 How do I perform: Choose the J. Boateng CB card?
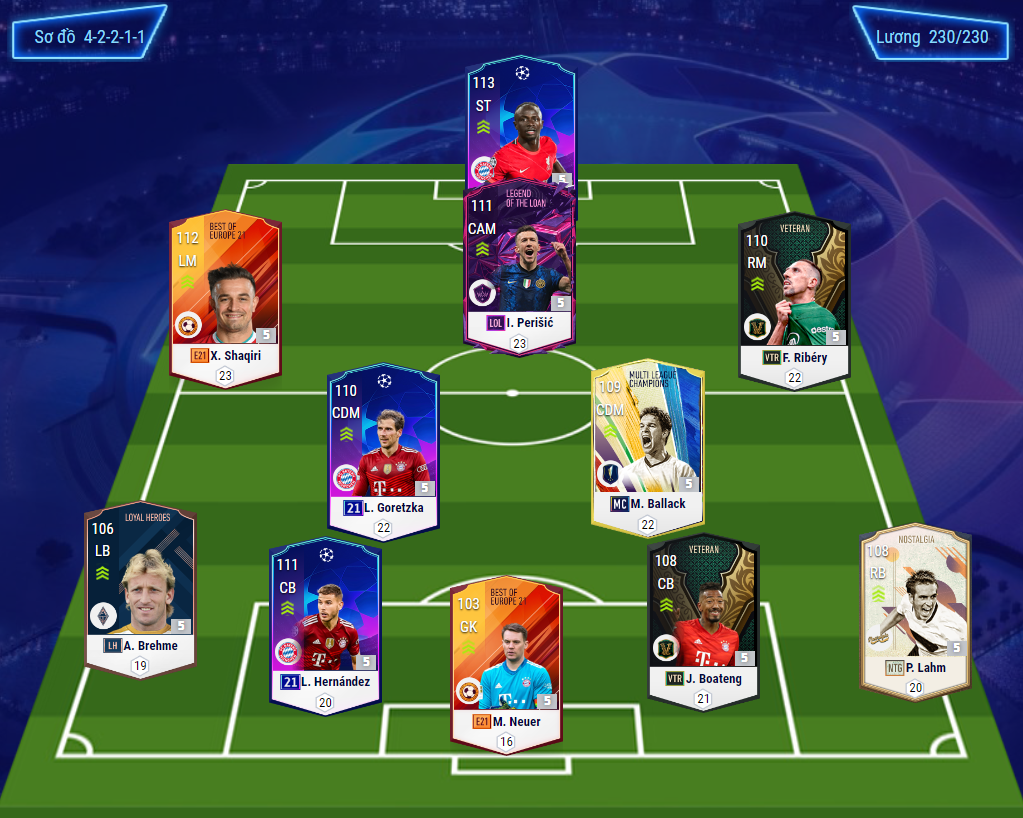(x=703, y=621)
